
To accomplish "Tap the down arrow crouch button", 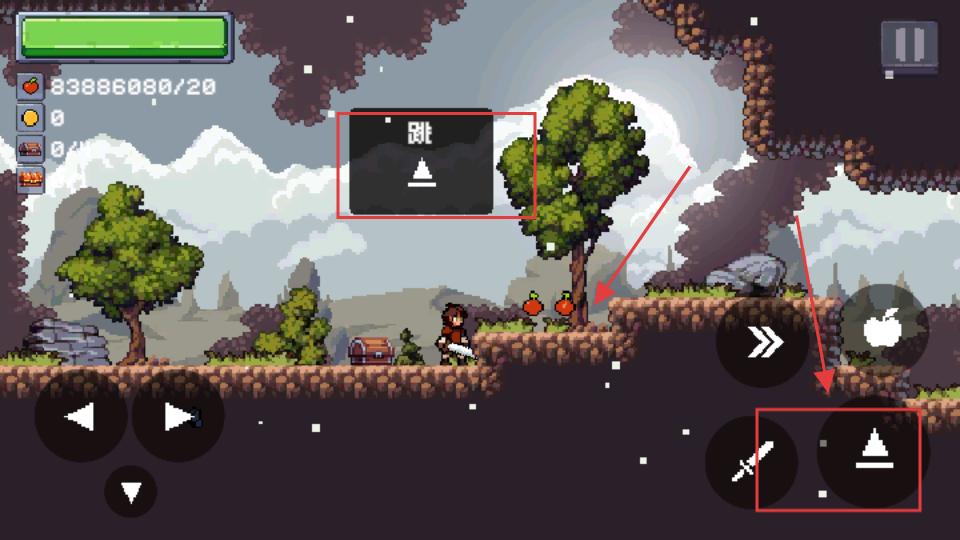I will (131, 492).
